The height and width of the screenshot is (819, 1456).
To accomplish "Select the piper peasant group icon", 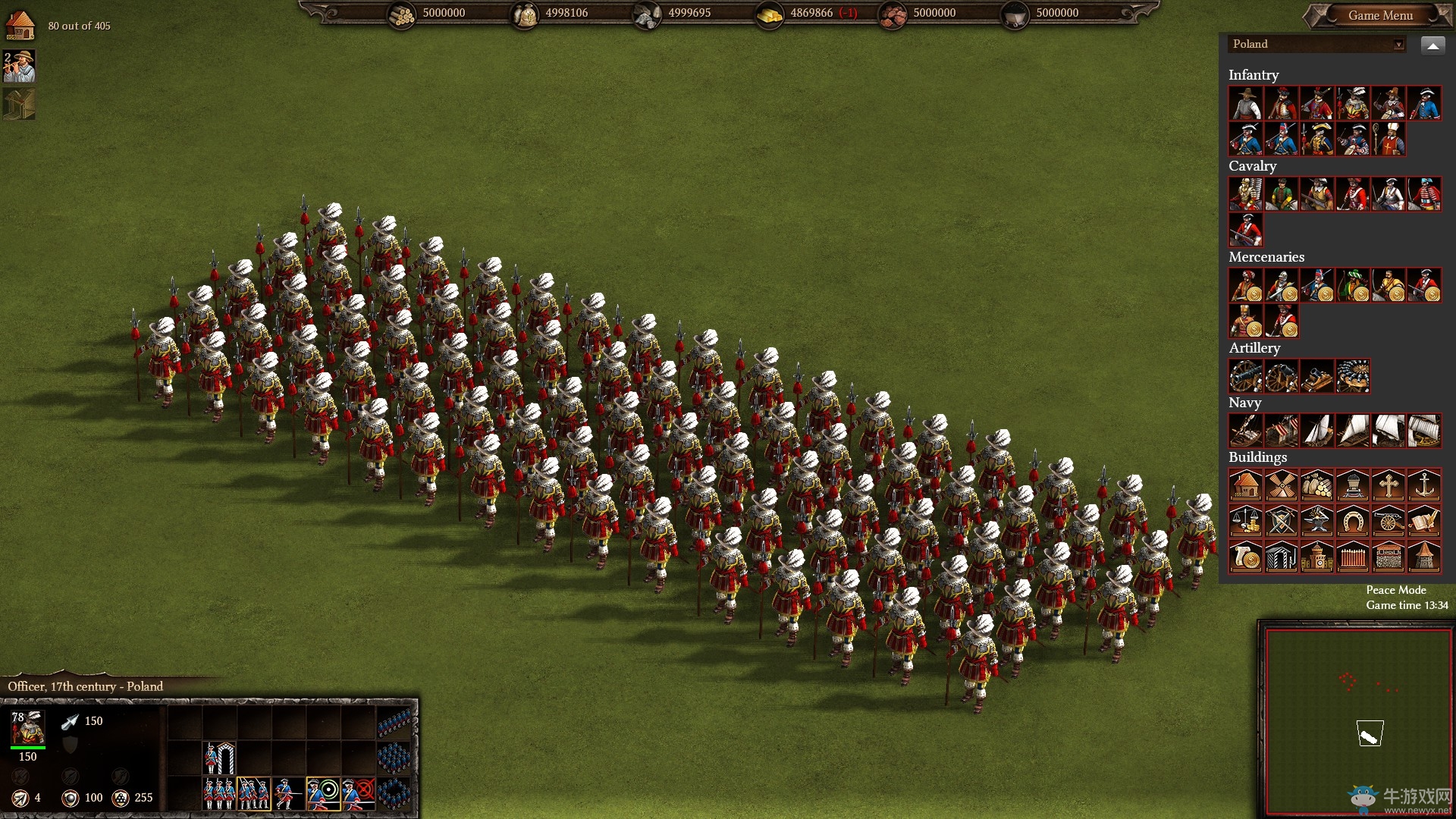I will (x=20, y=67).
